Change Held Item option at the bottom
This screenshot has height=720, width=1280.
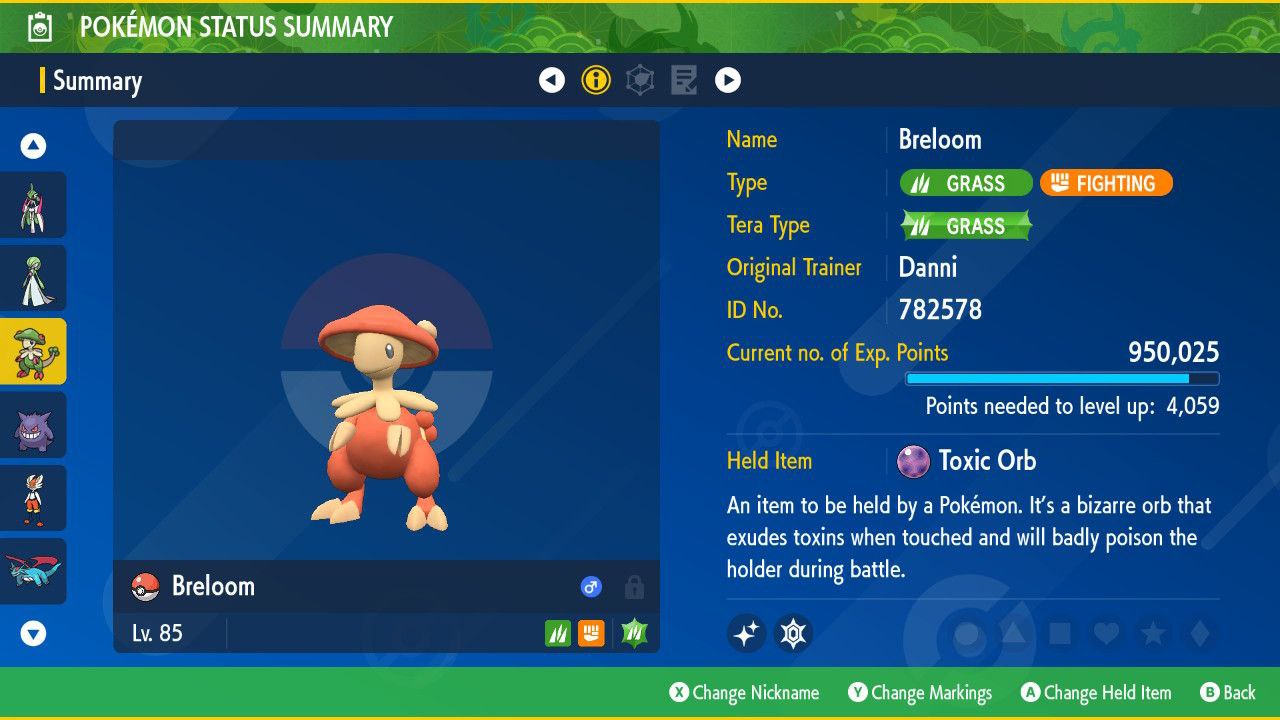pos(1096,693)
